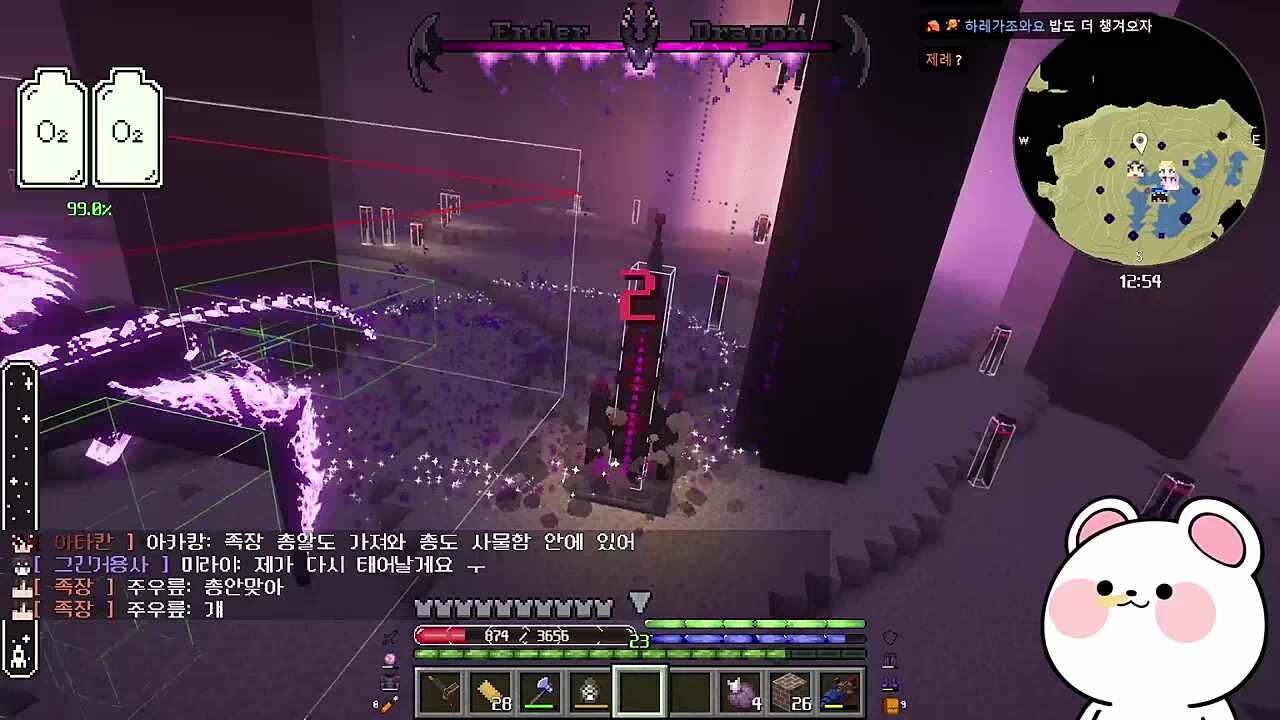Click the chat message log

(x=330, y=575)
